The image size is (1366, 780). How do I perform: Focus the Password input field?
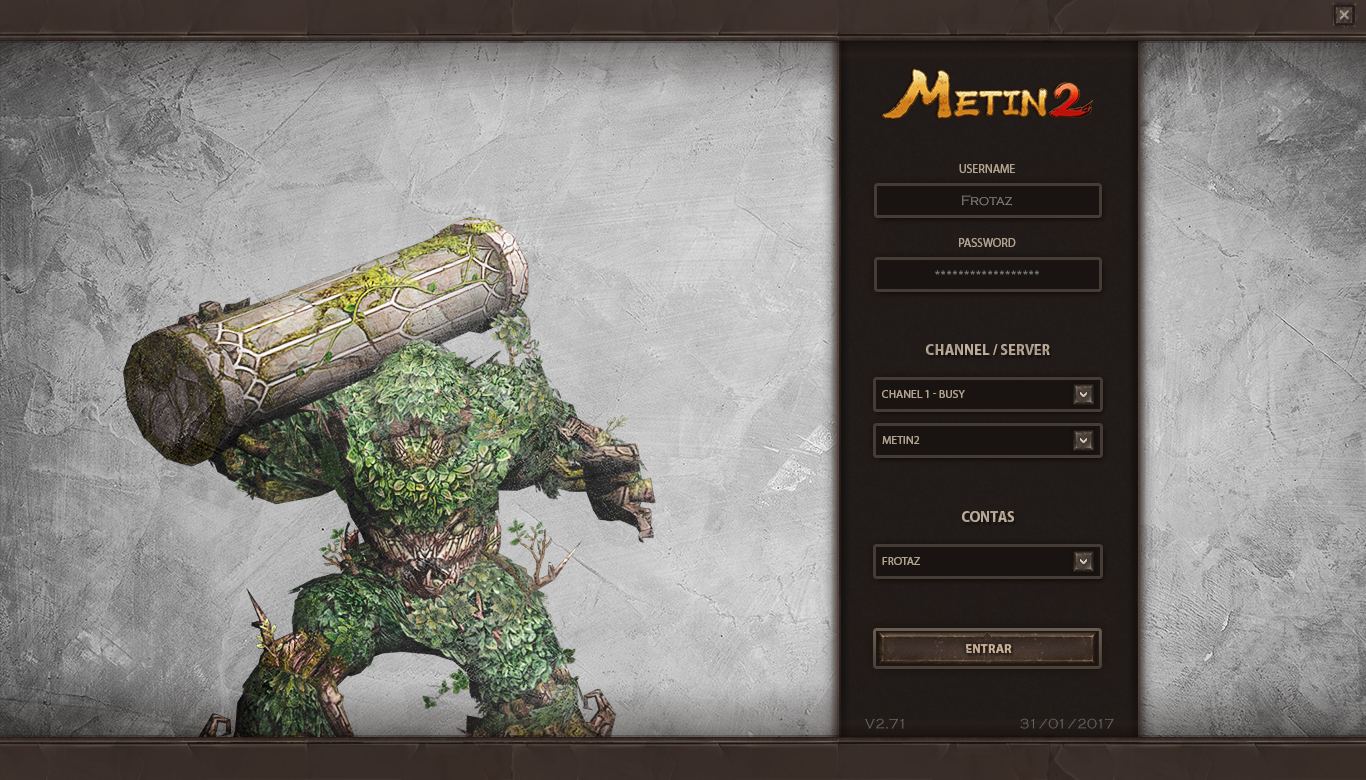(987, 274)
